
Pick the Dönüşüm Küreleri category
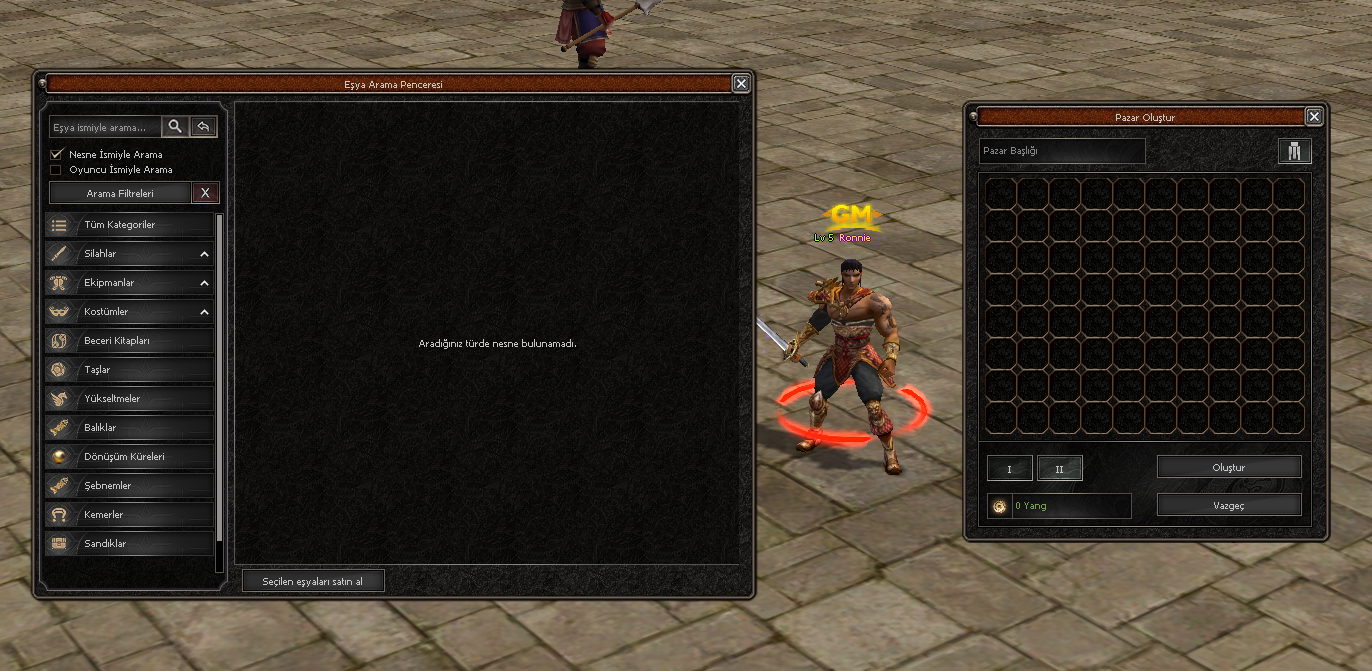click(130, 457)
